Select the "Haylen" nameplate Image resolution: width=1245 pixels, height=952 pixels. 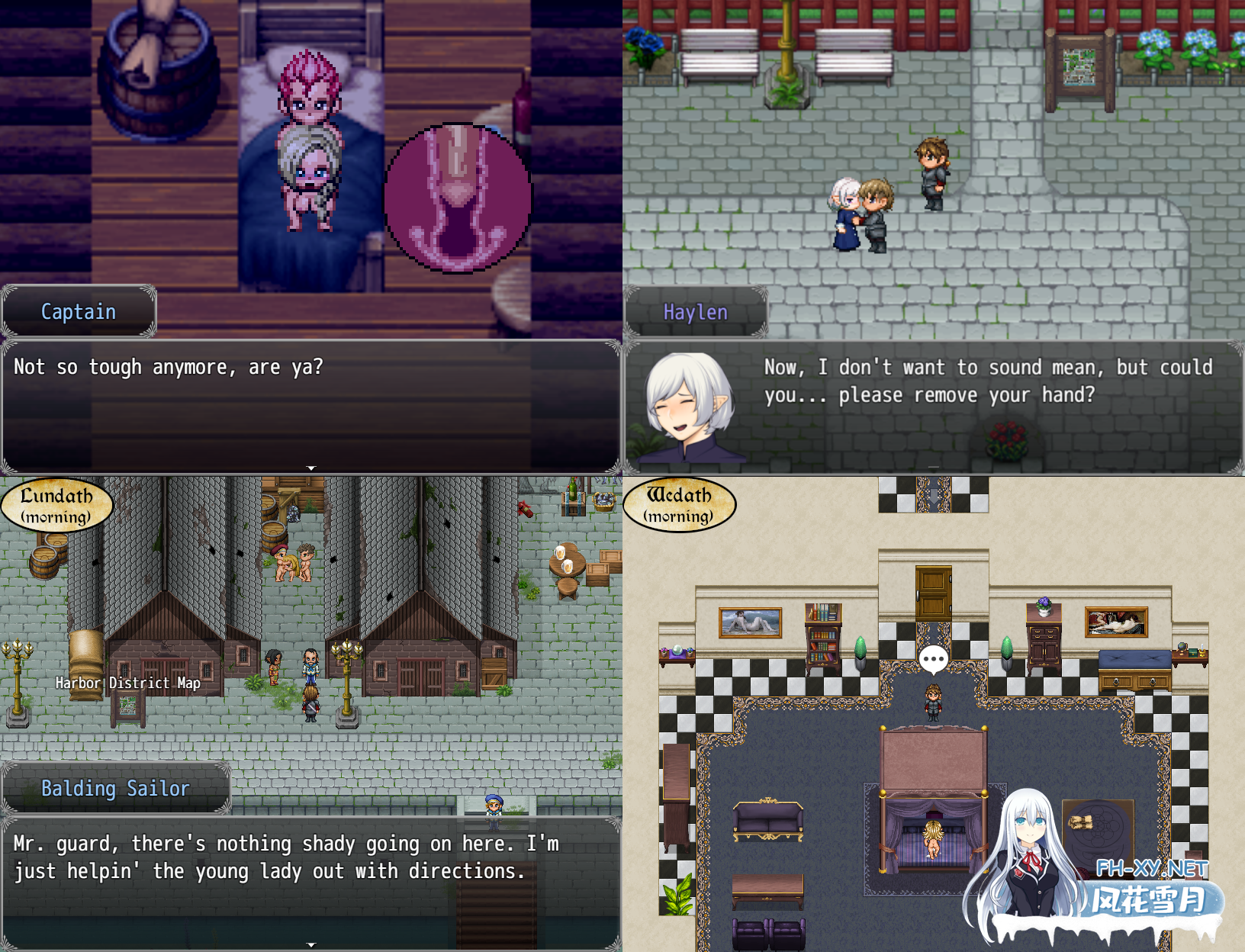tap(696, 312)
